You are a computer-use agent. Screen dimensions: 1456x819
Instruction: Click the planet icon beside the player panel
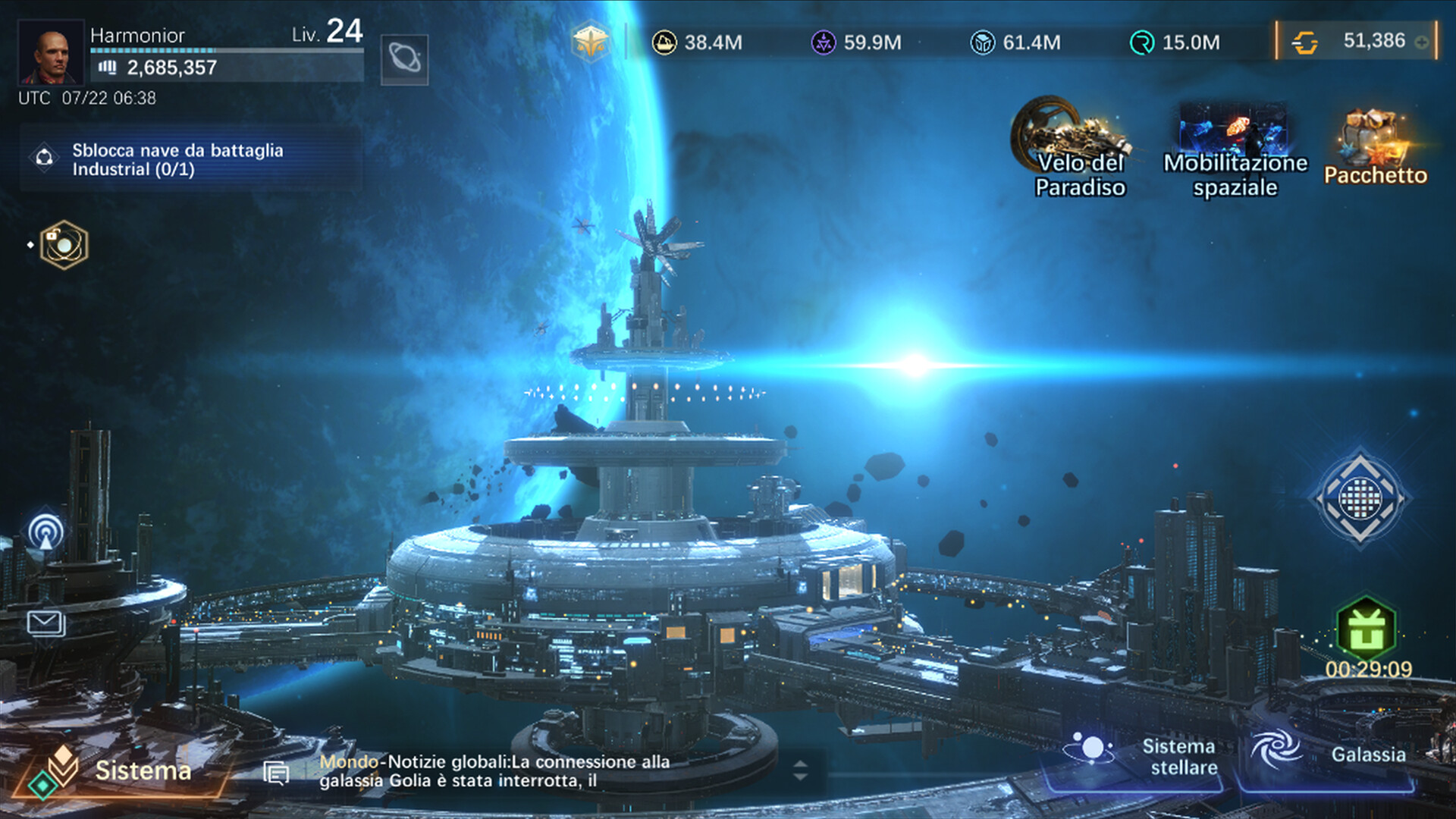coord(404,59)
